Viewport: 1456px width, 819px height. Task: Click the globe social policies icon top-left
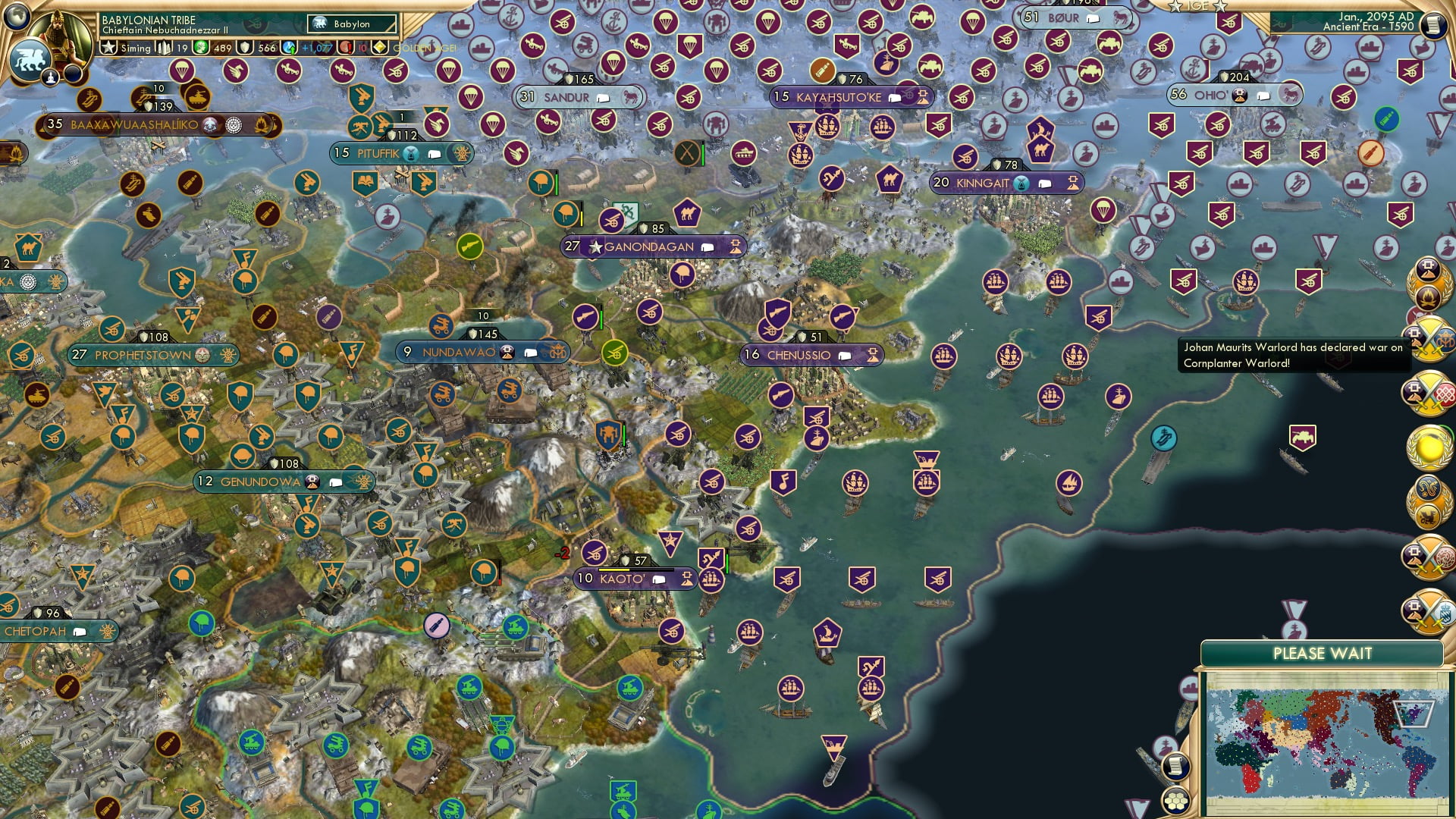[x=17, y=17]
